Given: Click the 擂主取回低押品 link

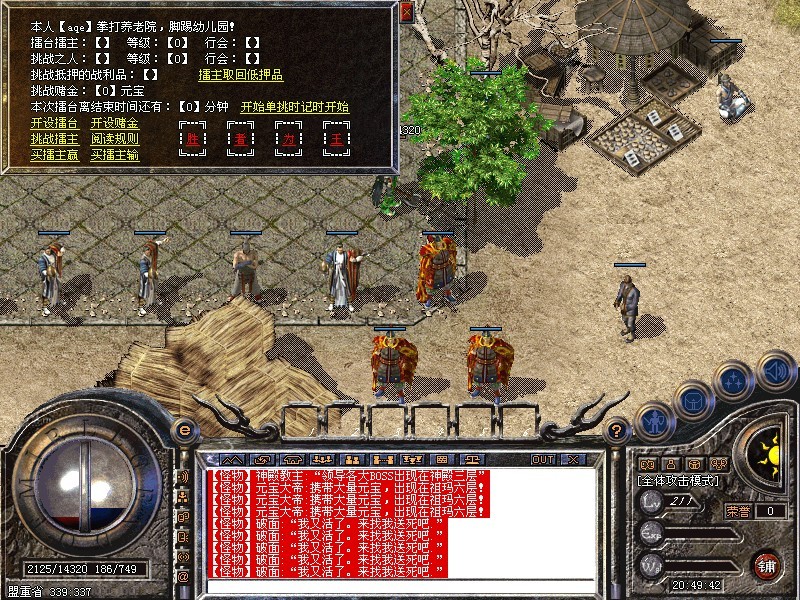Looking at the screenshot, I should coord(240,75).
